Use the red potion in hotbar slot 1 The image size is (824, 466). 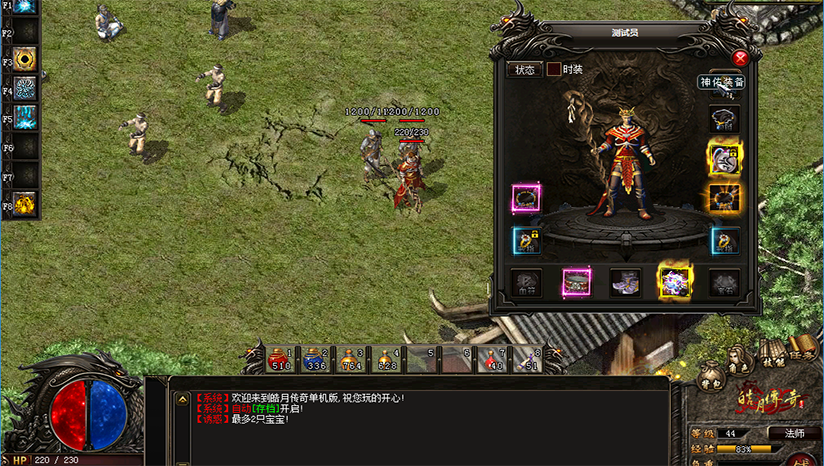[x=281, y=359]
